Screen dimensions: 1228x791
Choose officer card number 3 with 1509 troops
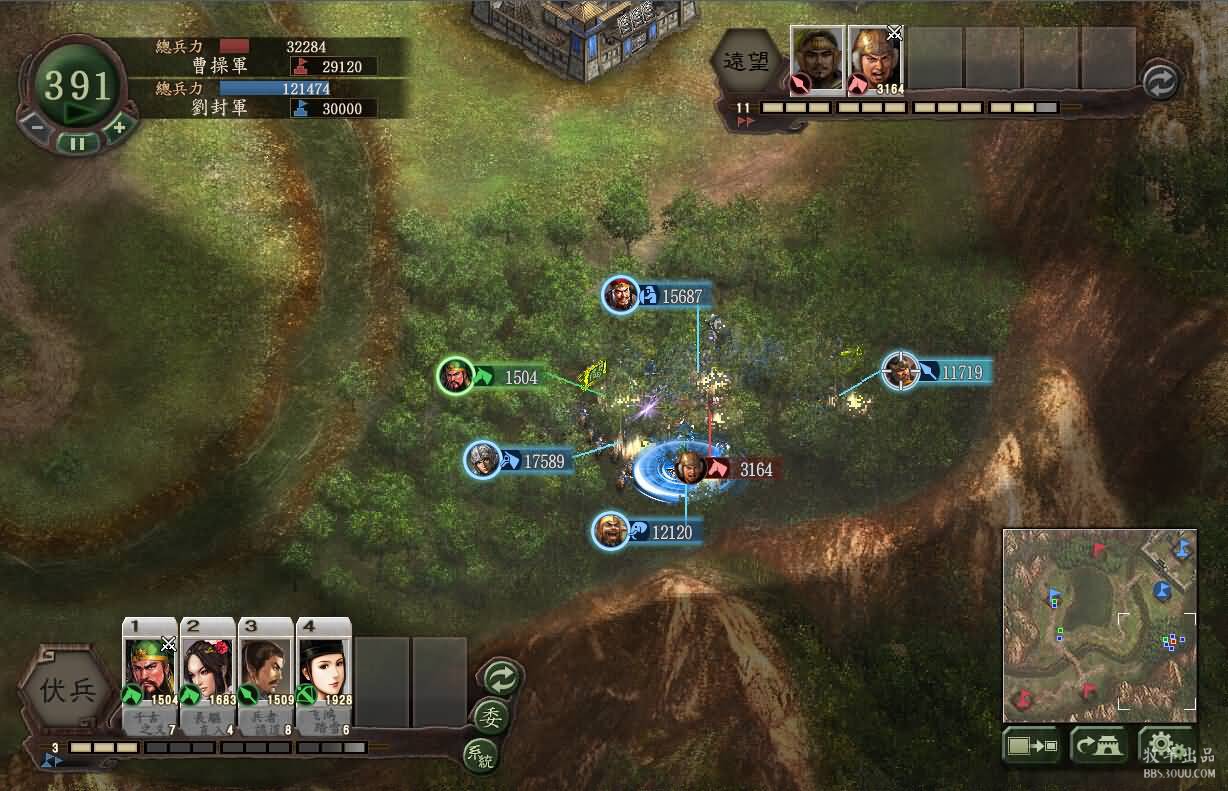click(266, 670)
